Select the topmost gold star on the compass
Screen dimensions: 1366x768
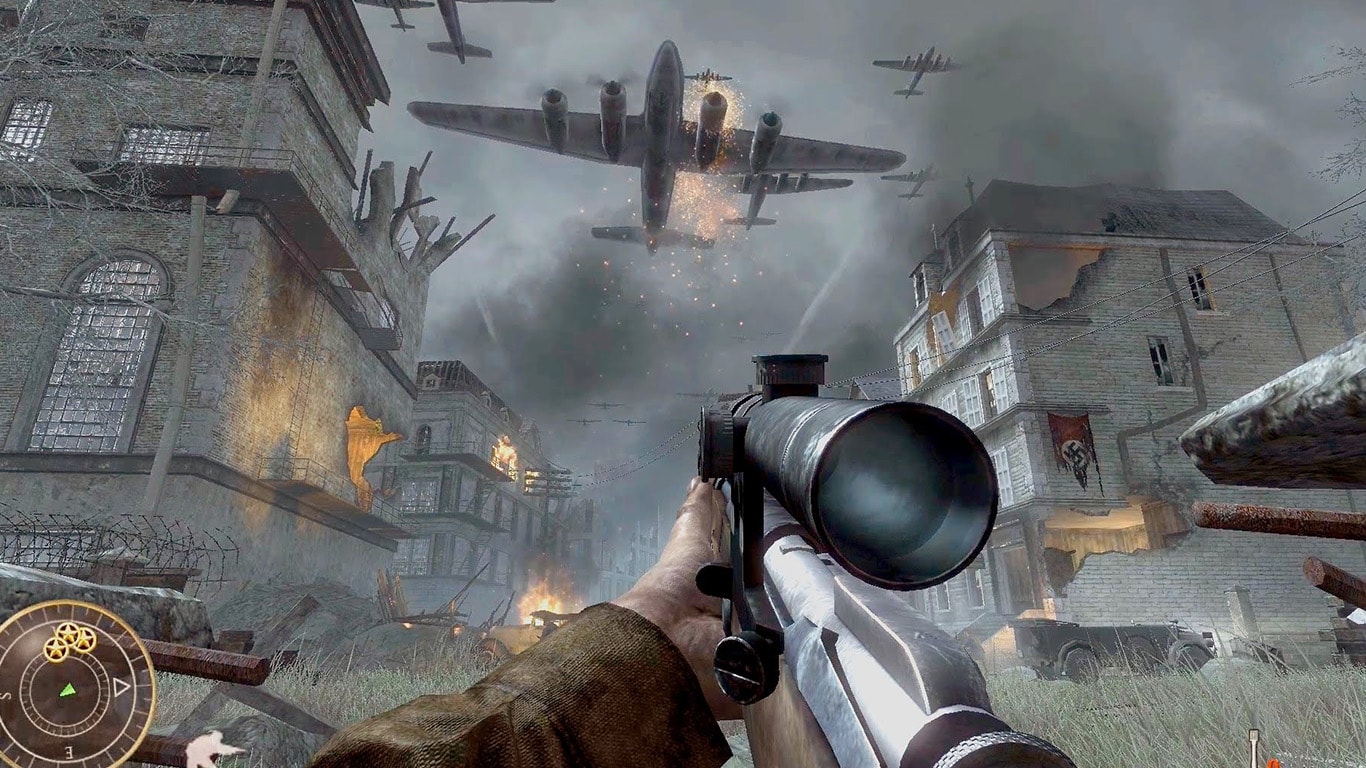(x=67, y=634)
